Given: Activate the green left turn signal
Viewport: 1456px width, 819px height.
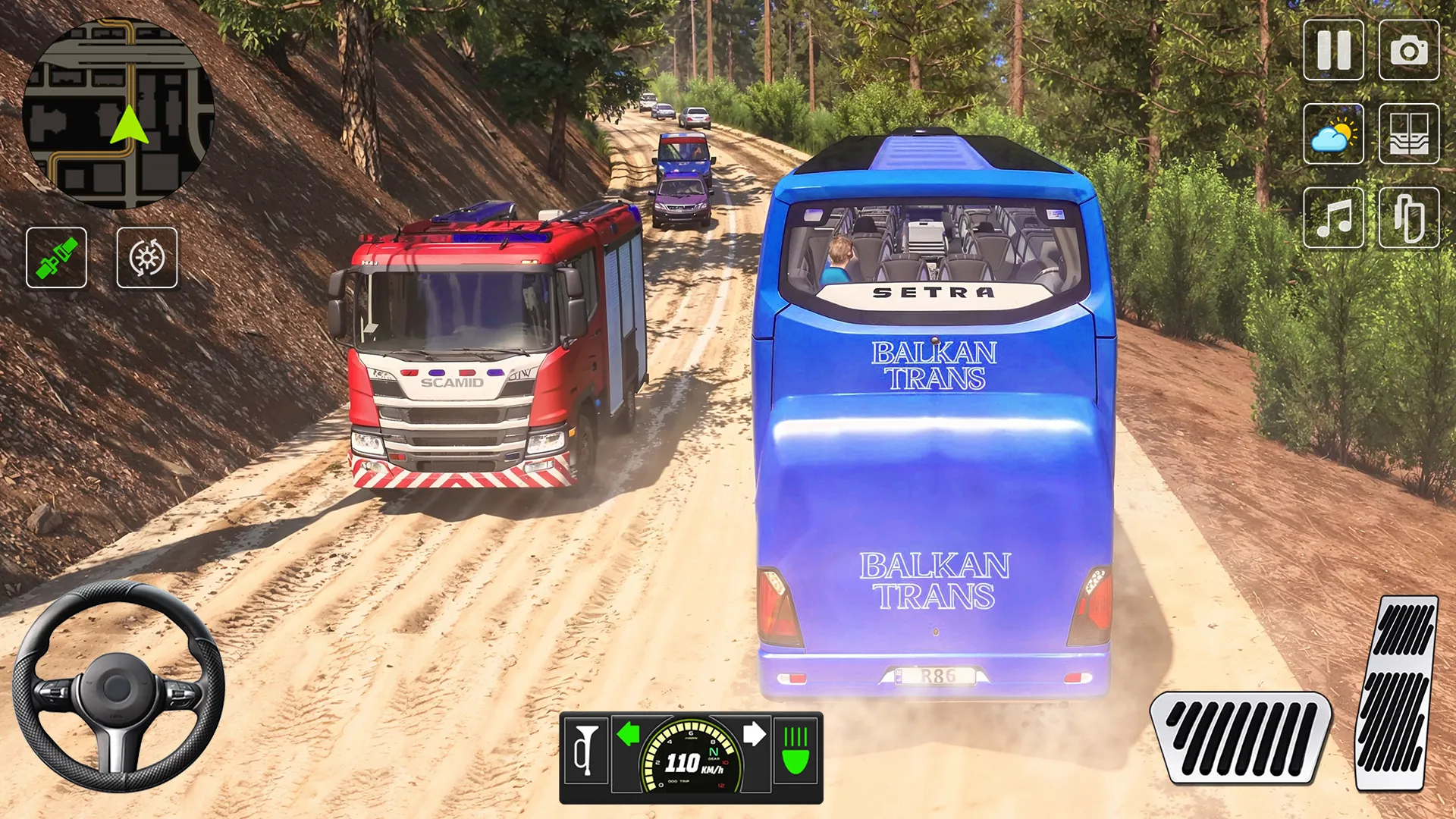Looking at the screenshot, I should tap(628, 734).
